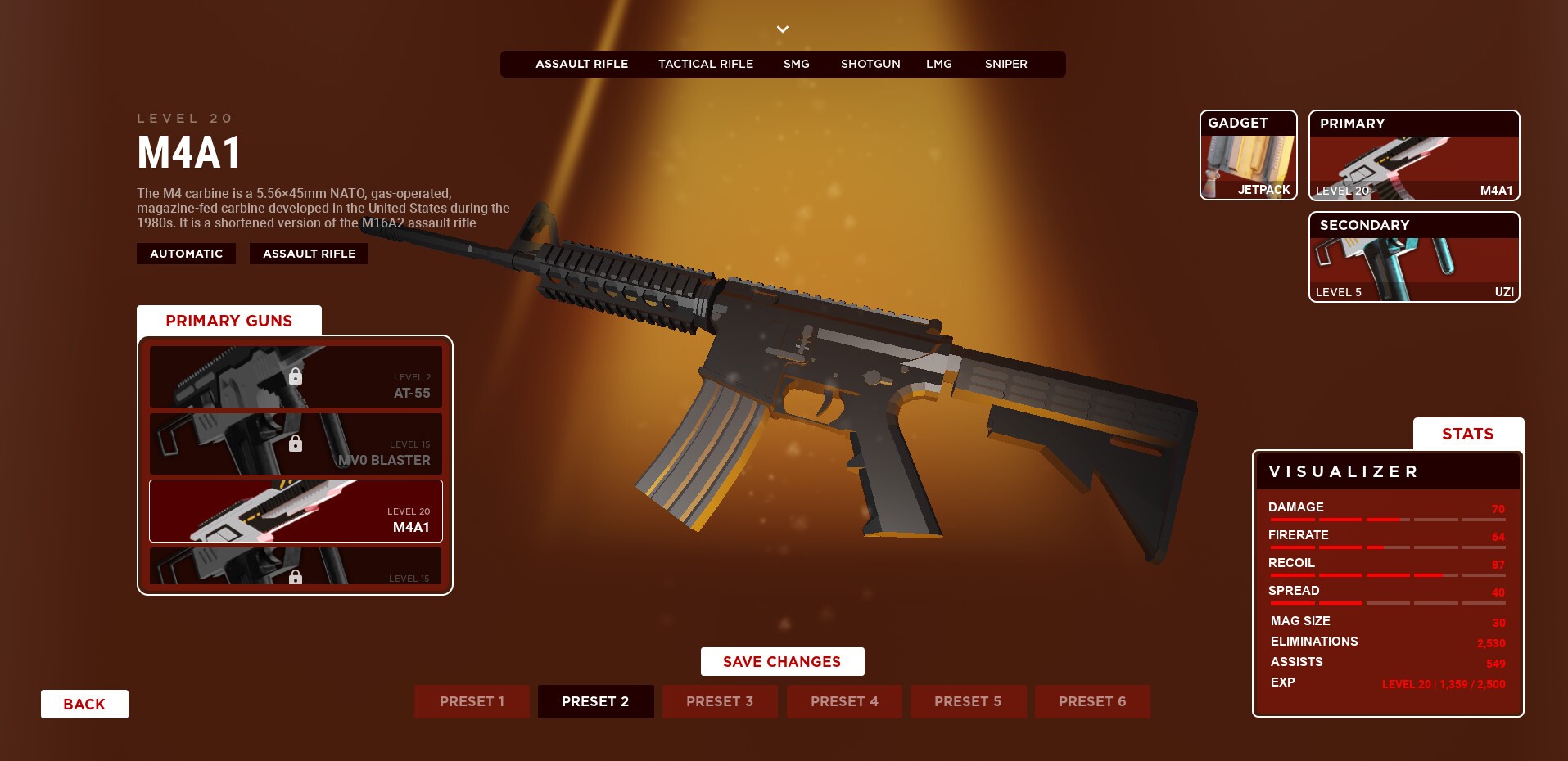Choose the MV0 Blaster gun entry
This screenshot has height=761, width=1568.
(x=296, y=444)
